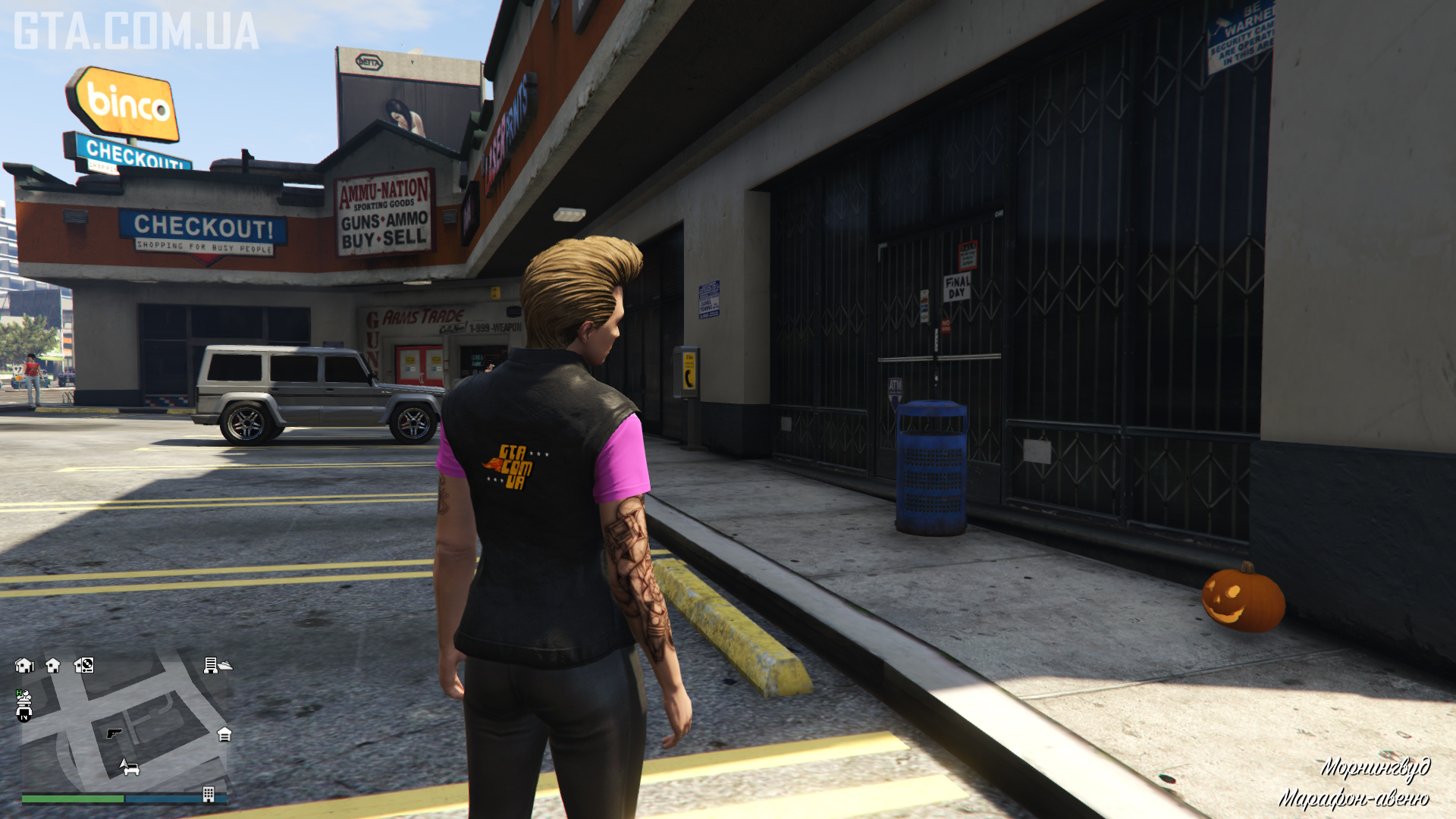Click the garage blip on the minimap
The width and height of the screenshot is (1456, 819).
tap(224, 734)
